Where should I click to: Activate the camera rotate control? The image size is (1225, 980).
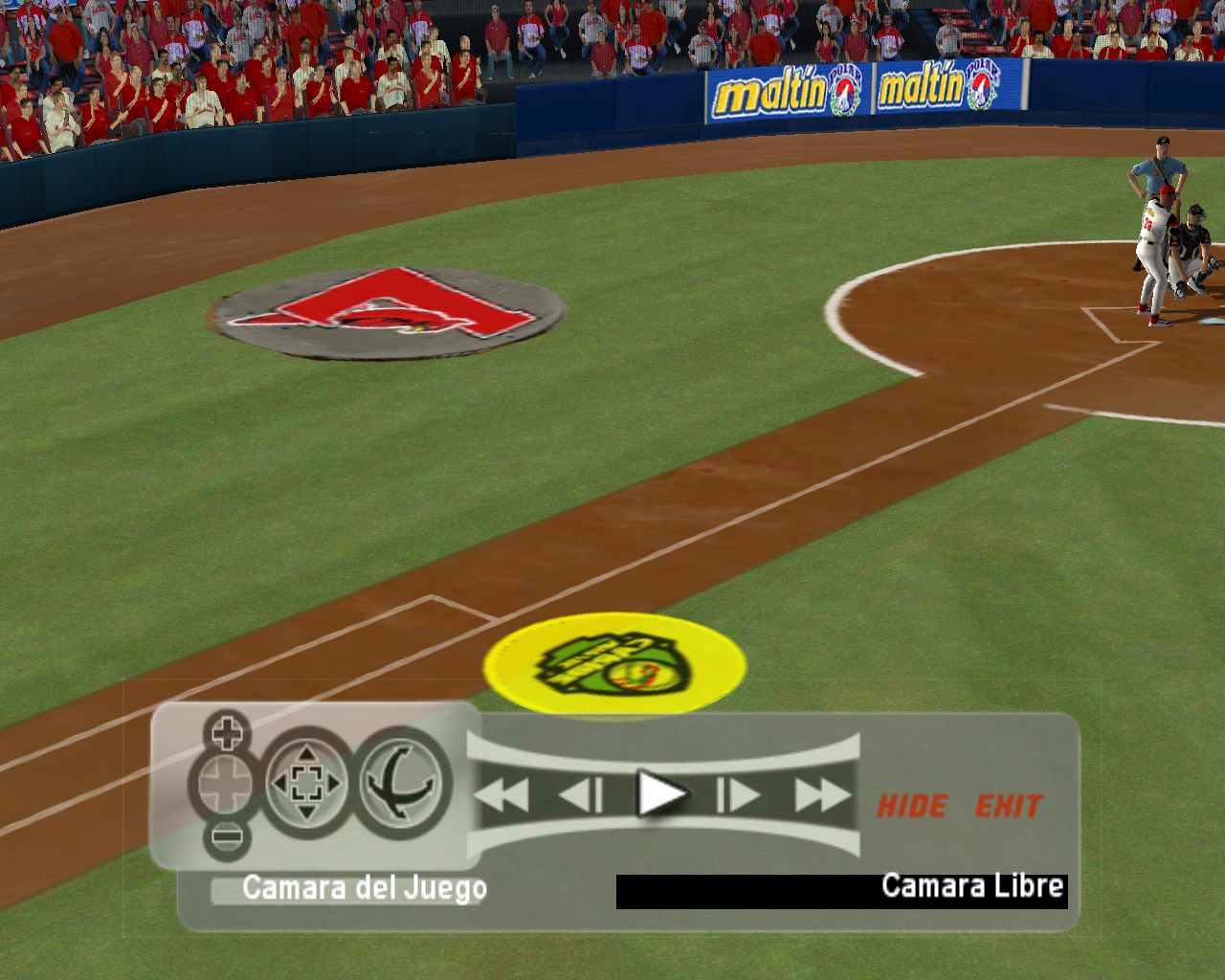pyautogui.click(x=404, y=784)
